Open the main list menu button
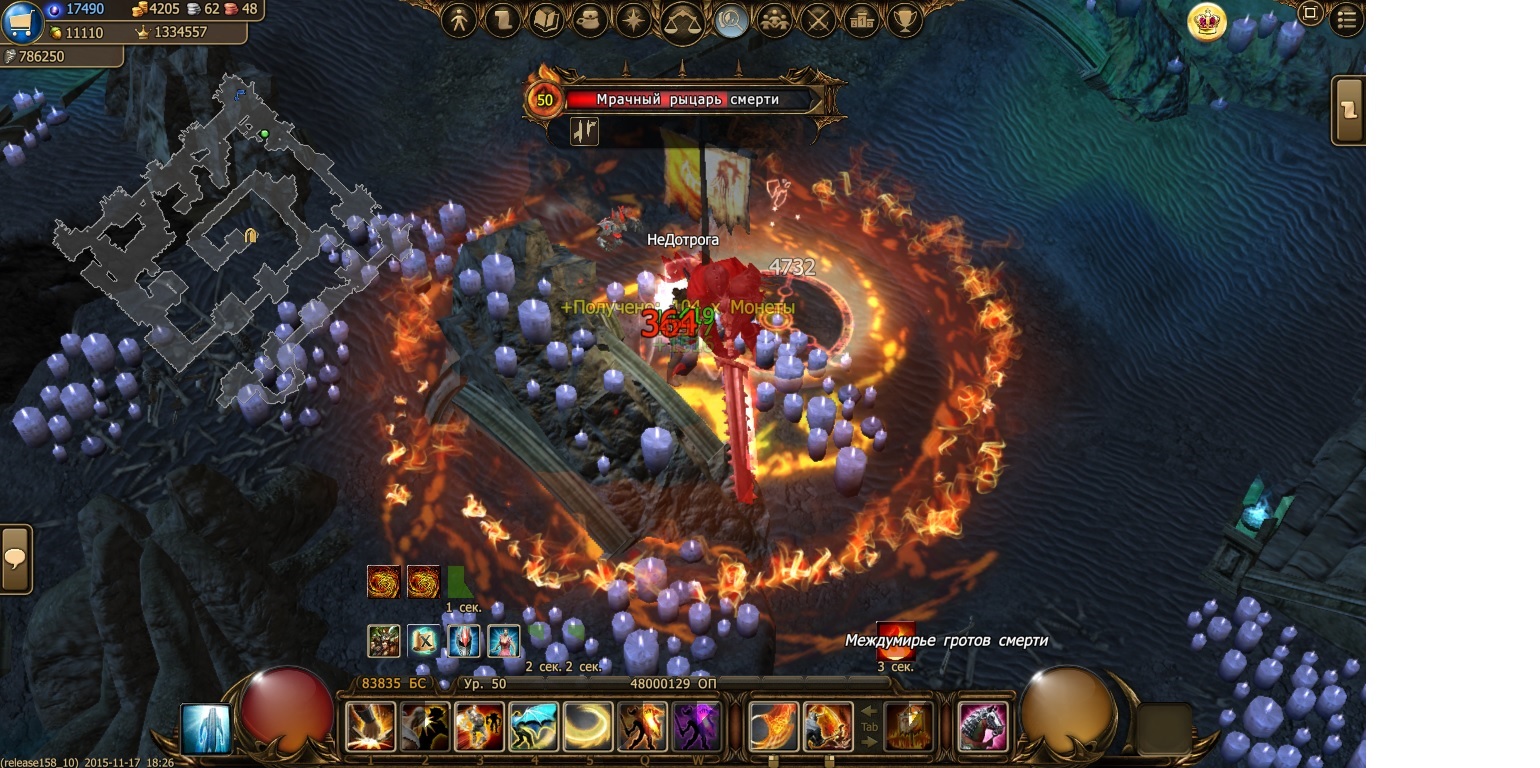1540x768 pixels. [x=1346, y=19]
